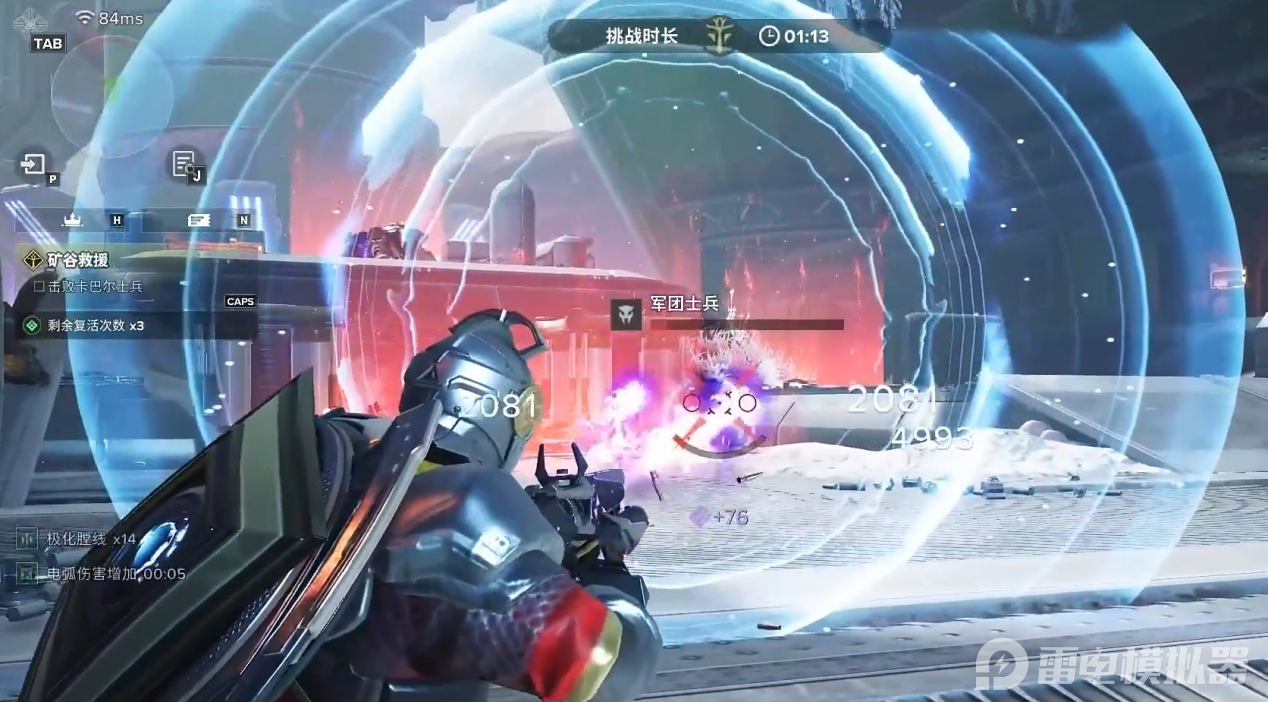Select the crown icon button
The image size is (1268, 702).
click(x=72, y=219)
